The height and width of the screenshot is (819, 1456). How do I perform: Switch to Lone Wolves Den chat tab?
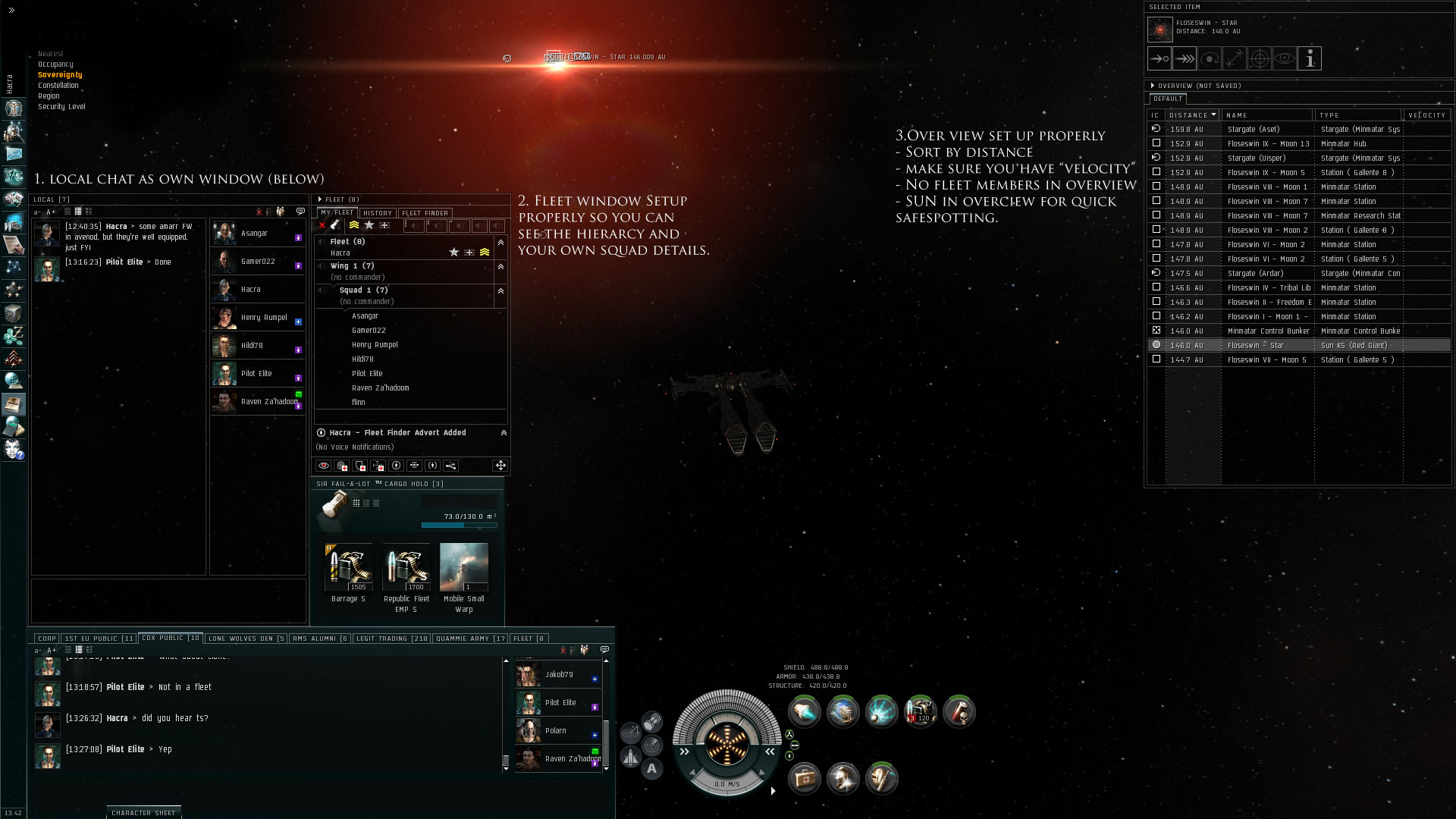[246, 639]
